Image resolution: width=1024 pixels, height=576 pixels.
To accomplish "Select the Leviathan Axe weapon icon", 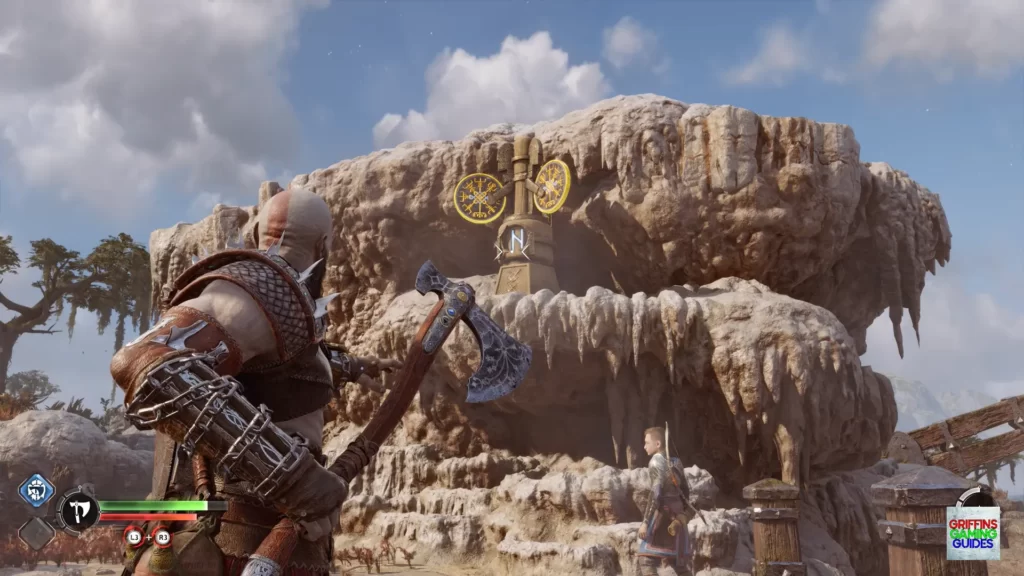I will pos(78,510).
